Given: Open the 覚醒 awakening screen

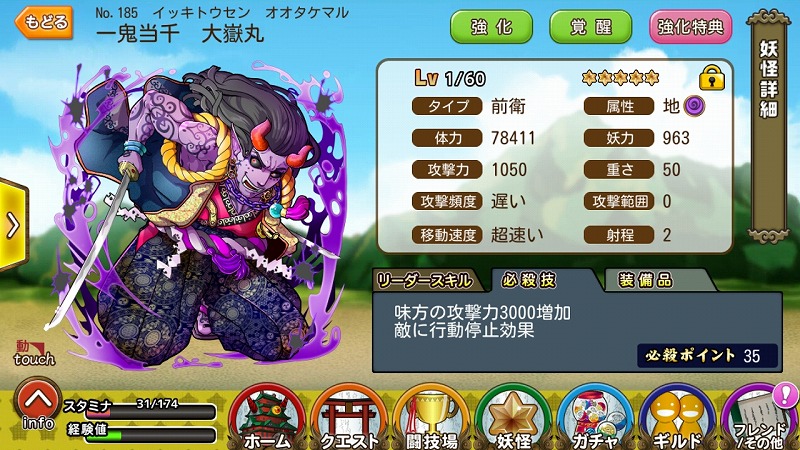Looking at the screenshot, I should click(591, 25).
